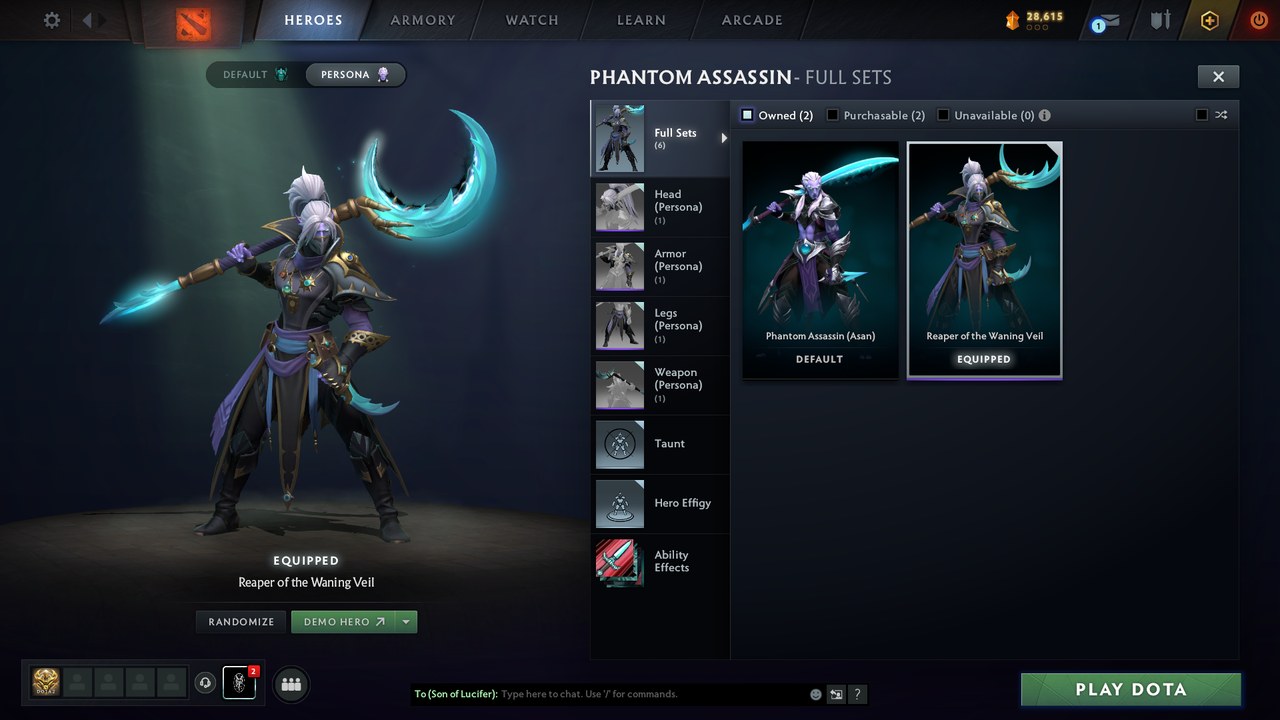Click the Randomize button
The height and width of the screenshot is (720, 1280).
coord(240,621)
